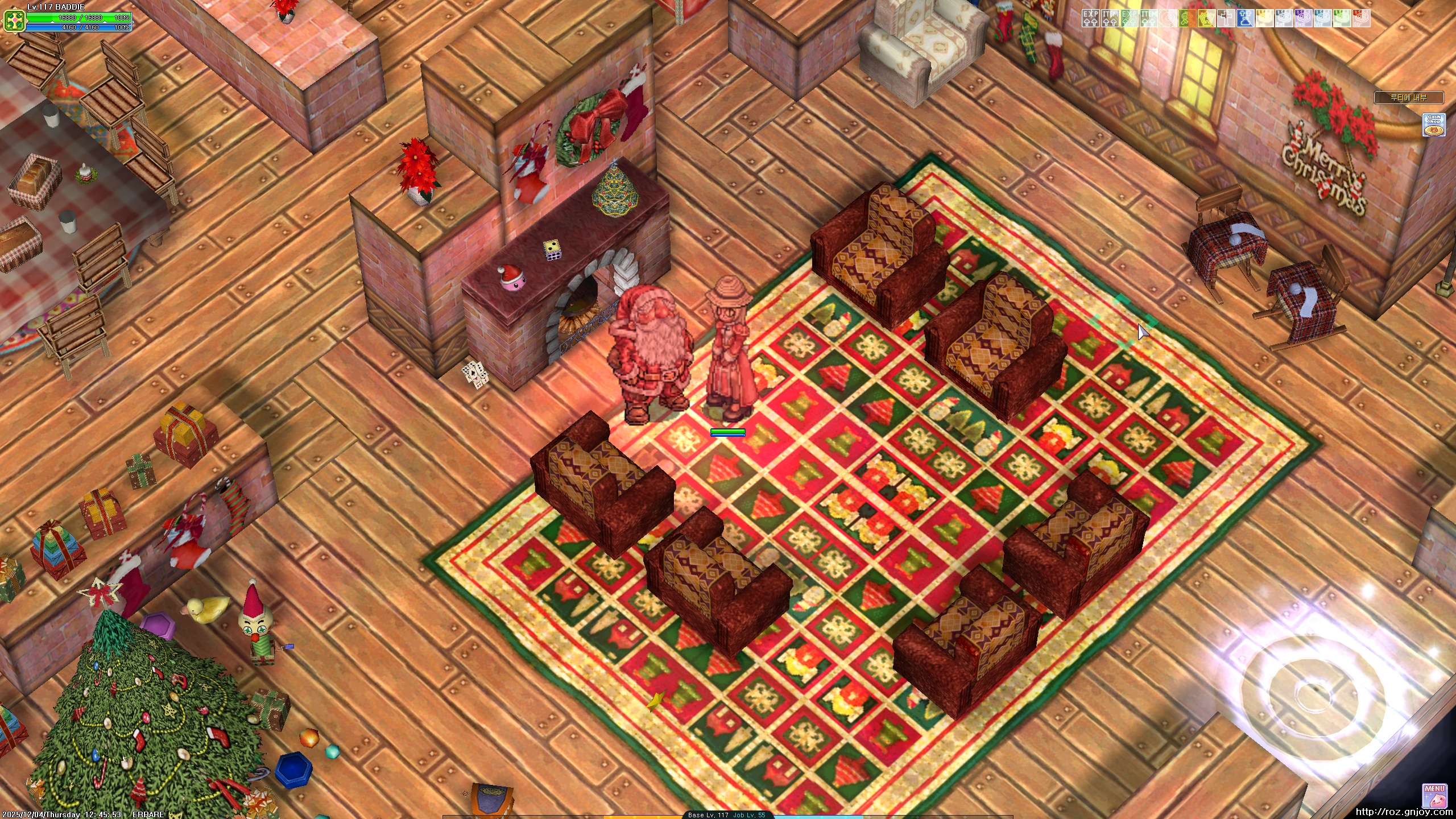Image resolution: width=1456 pixels, height=819 pixels.
Task: Open the roz.gnjoy.com website link
Action: coord(1404,812)
